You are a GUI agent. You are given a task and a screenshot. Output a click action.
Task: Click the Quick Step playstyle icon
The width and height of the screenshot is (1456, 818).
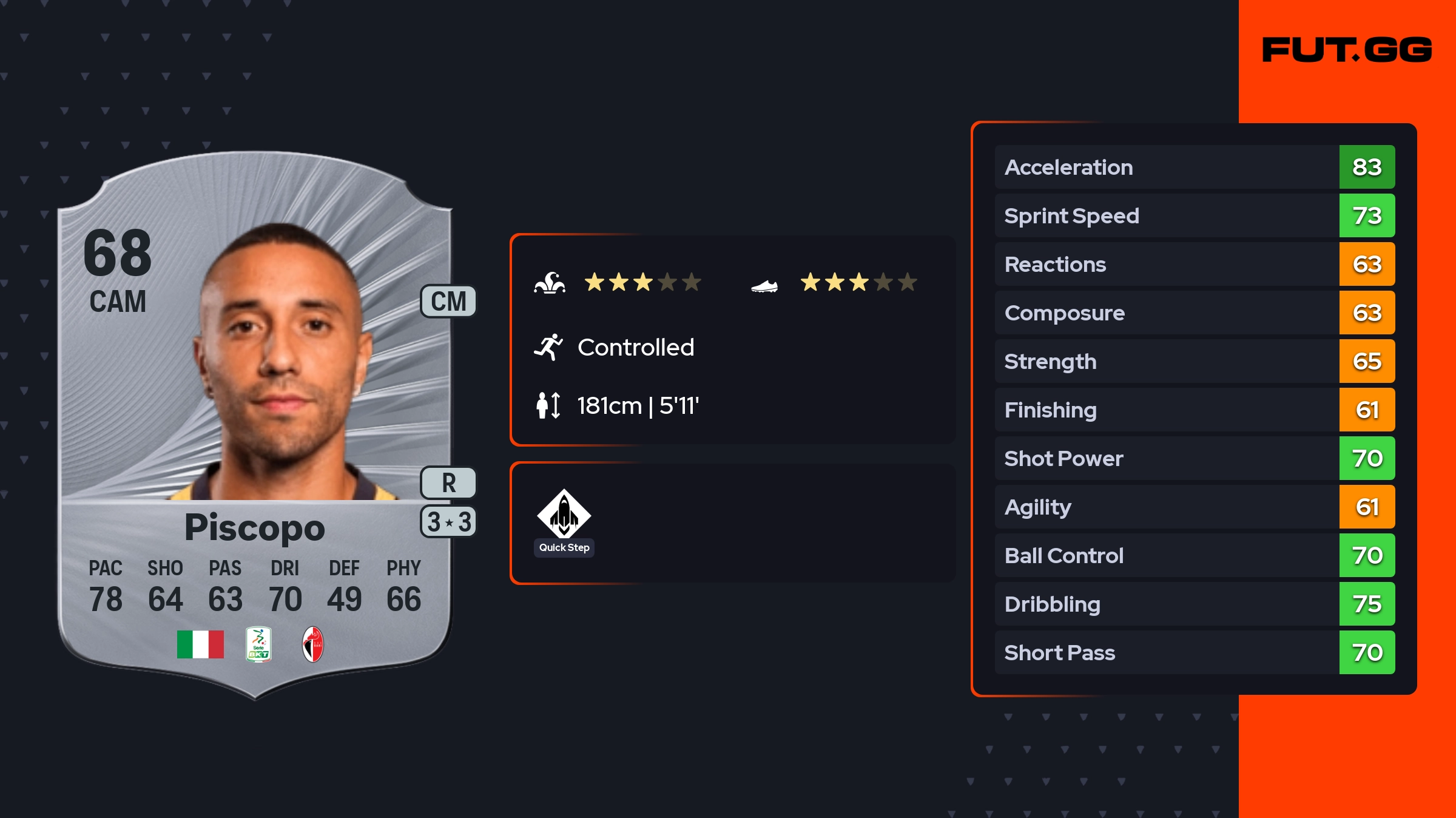pyautogui.click(x=564, y=515)
